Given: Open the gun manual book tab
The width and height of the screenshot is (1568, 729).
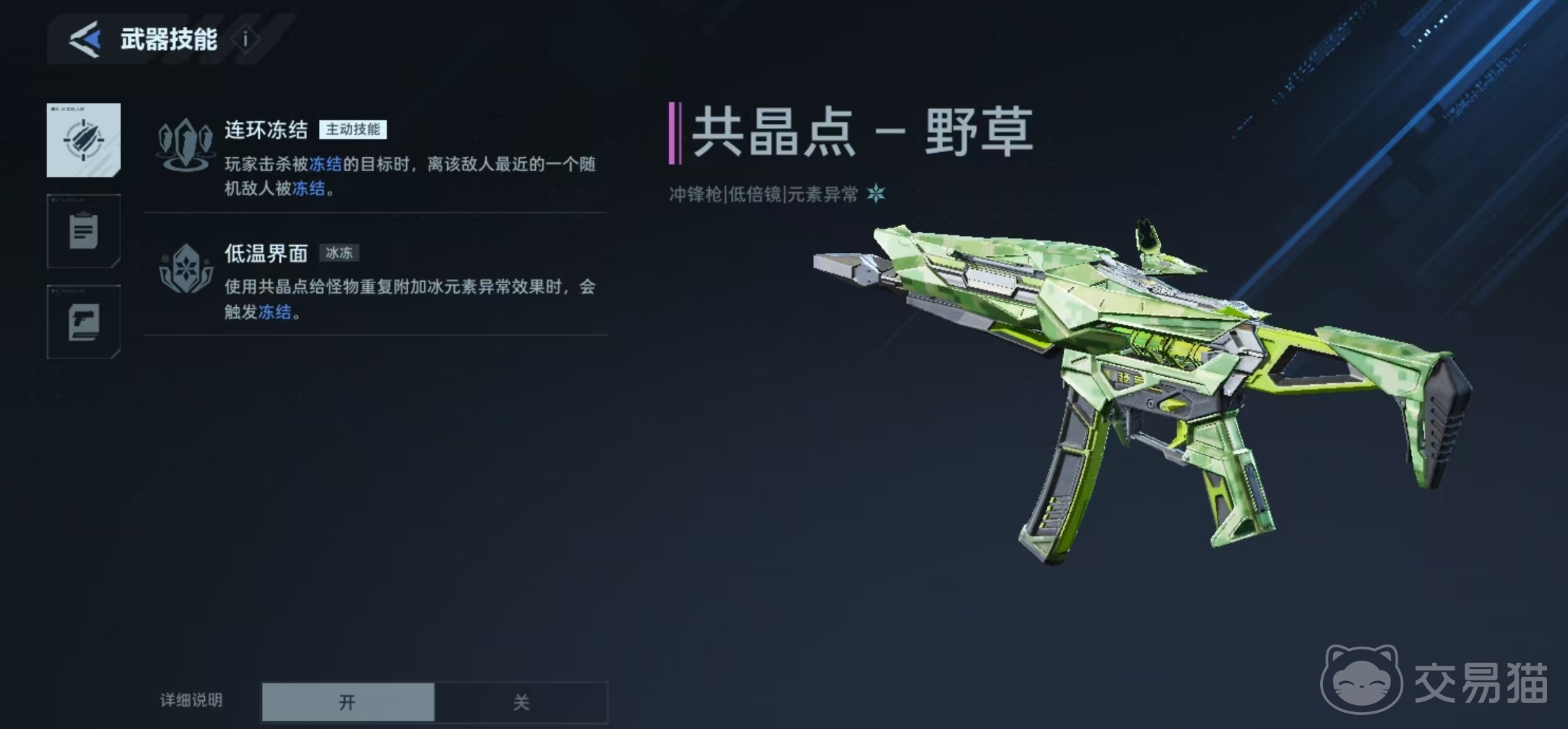Looking at the screenshot, I should click(84, 322).
